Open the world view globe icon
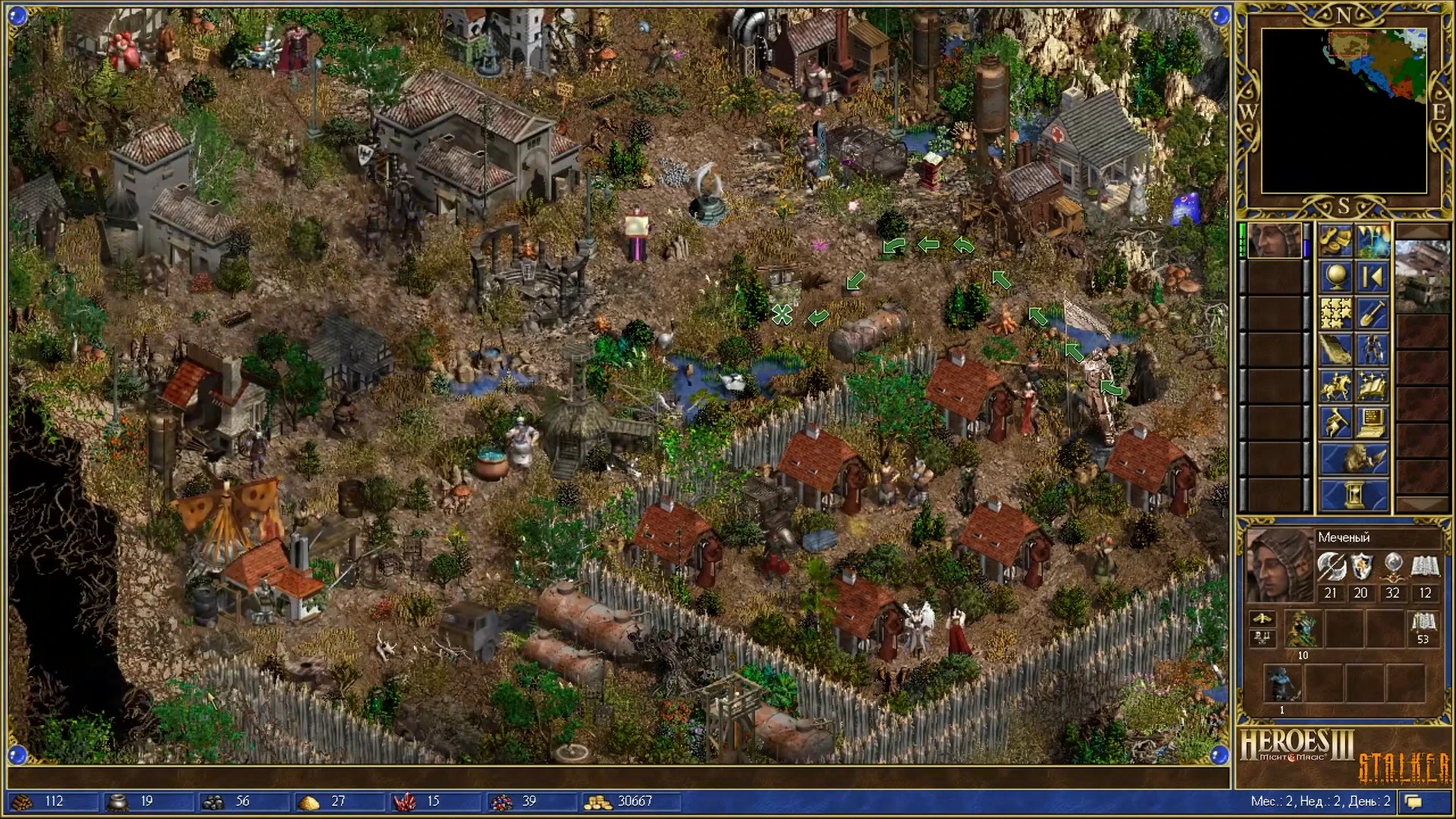Viewport: 1456px width, 819px height. 1335,278
